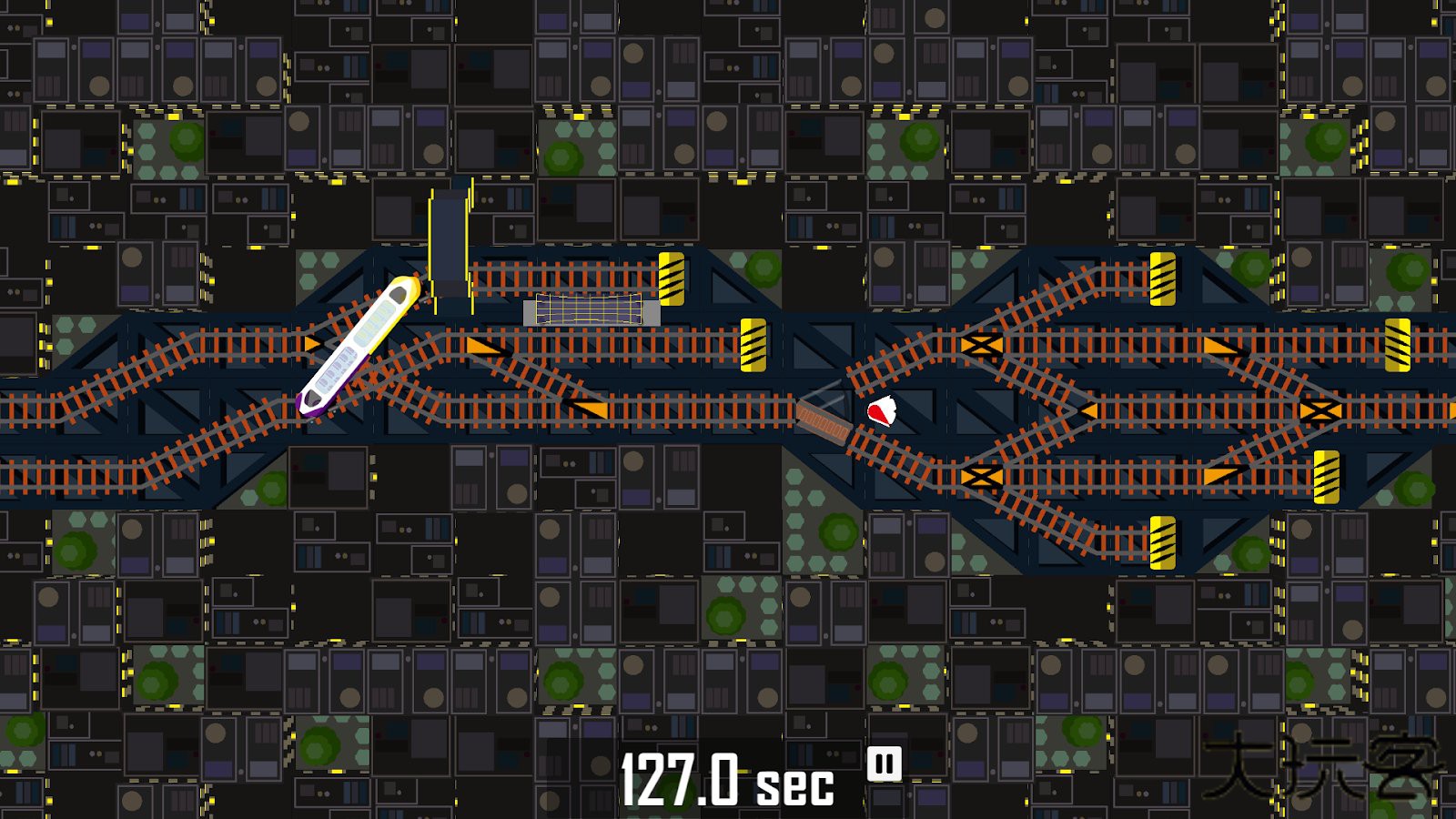This screenshot has width=1456, height=819.
Task: Pause the game with the pause button
Action: pyautogui.click(x=884, y=764)
